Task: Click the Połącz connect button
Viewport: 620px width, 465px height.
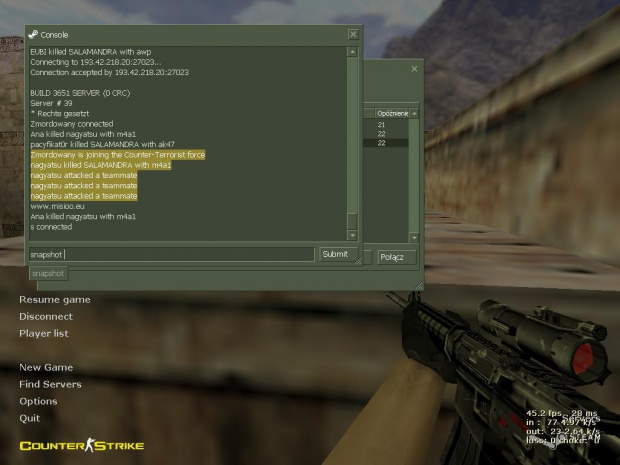Action: [x=392, y=257]
